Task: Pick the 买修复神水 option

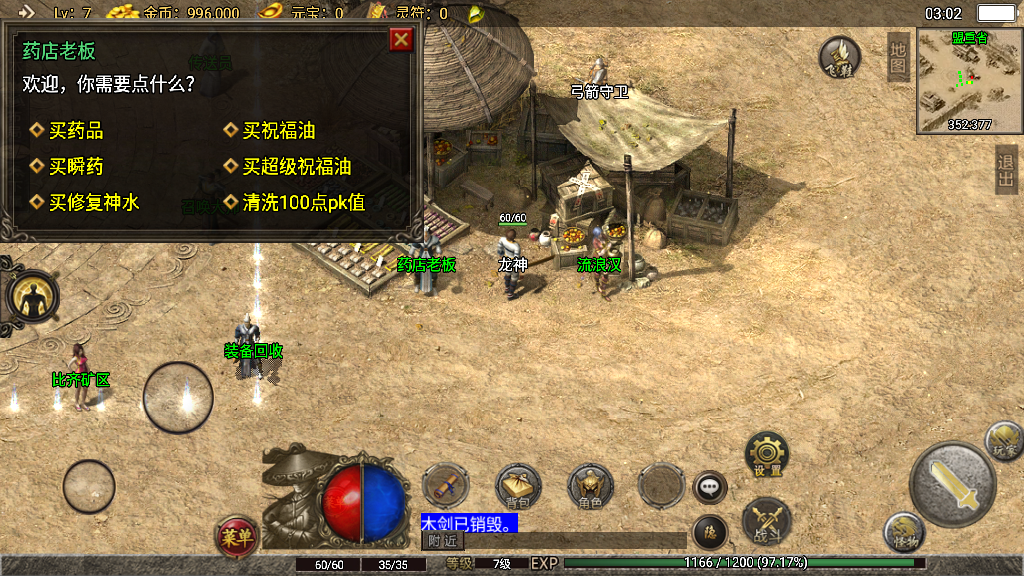Action: [93, 203]
